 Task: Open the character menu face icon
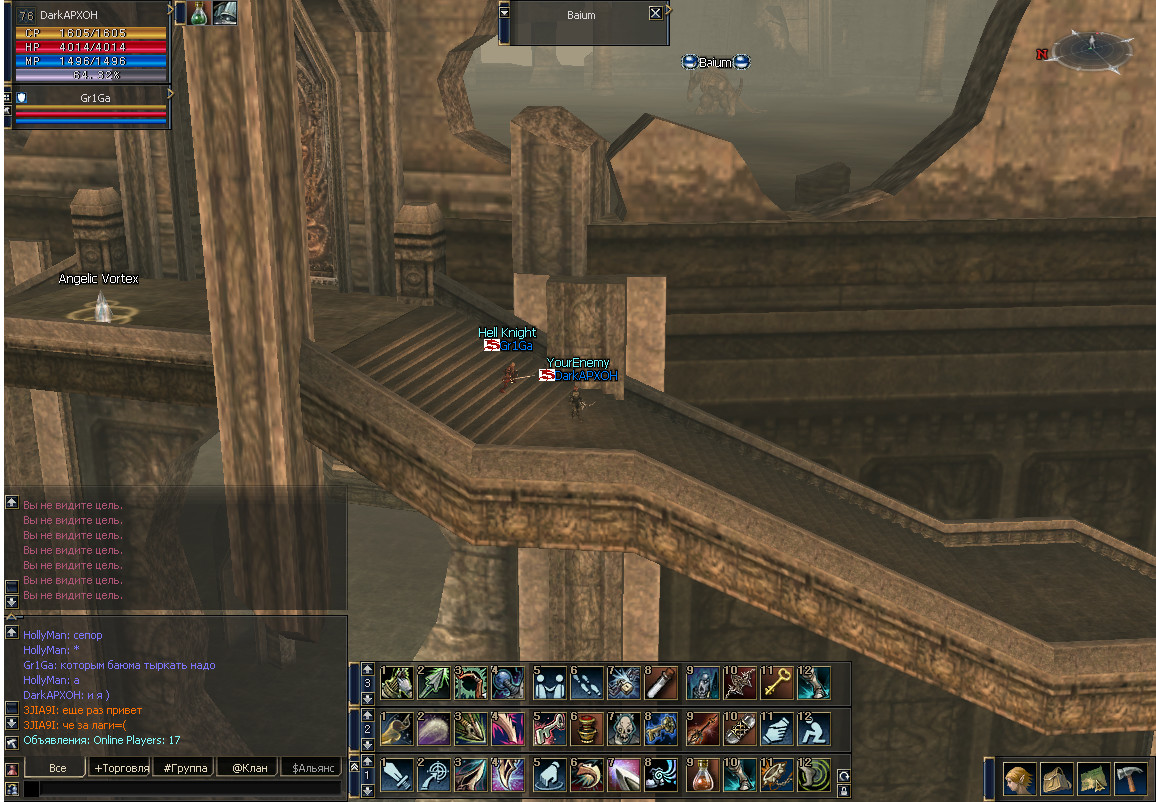pos(1019,778)
